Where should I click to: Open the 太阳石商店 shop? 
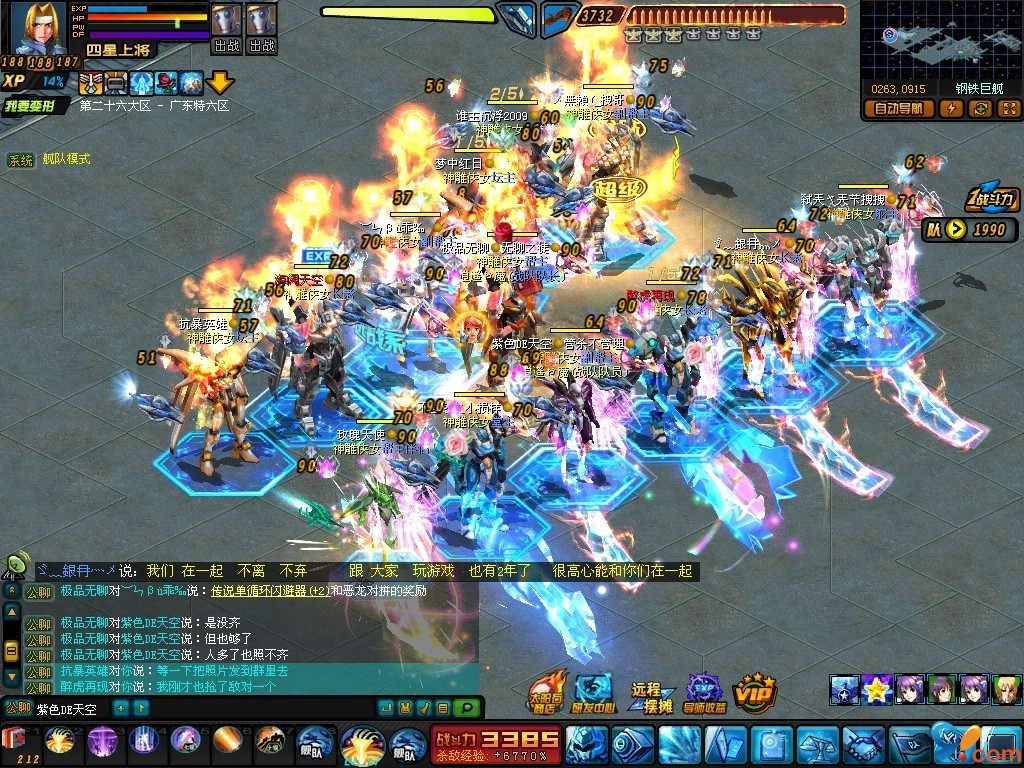[x=546, y=692]
